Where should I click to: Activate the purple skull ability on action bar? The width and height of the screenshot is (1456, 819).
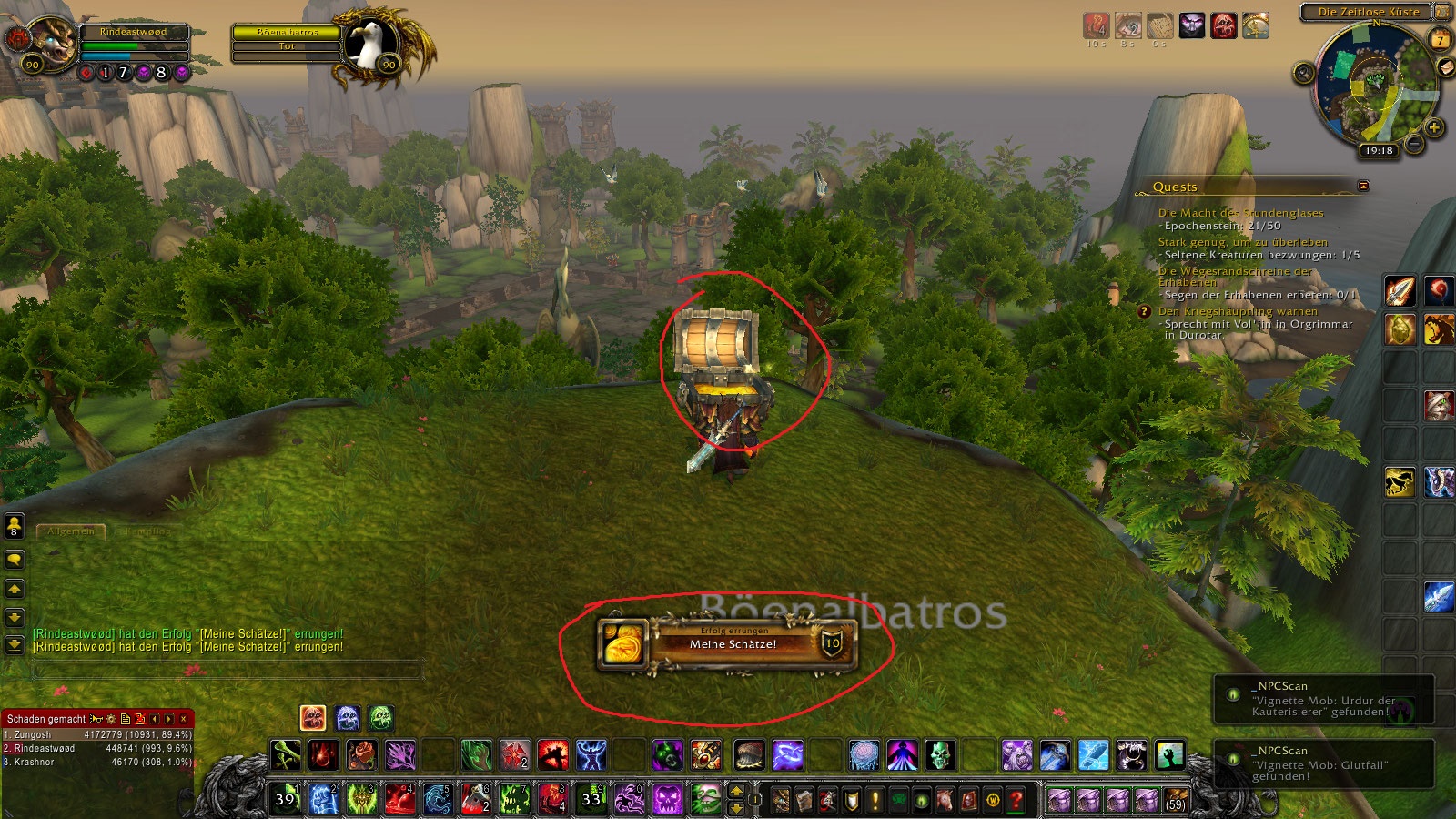click(x=668, y=800)
